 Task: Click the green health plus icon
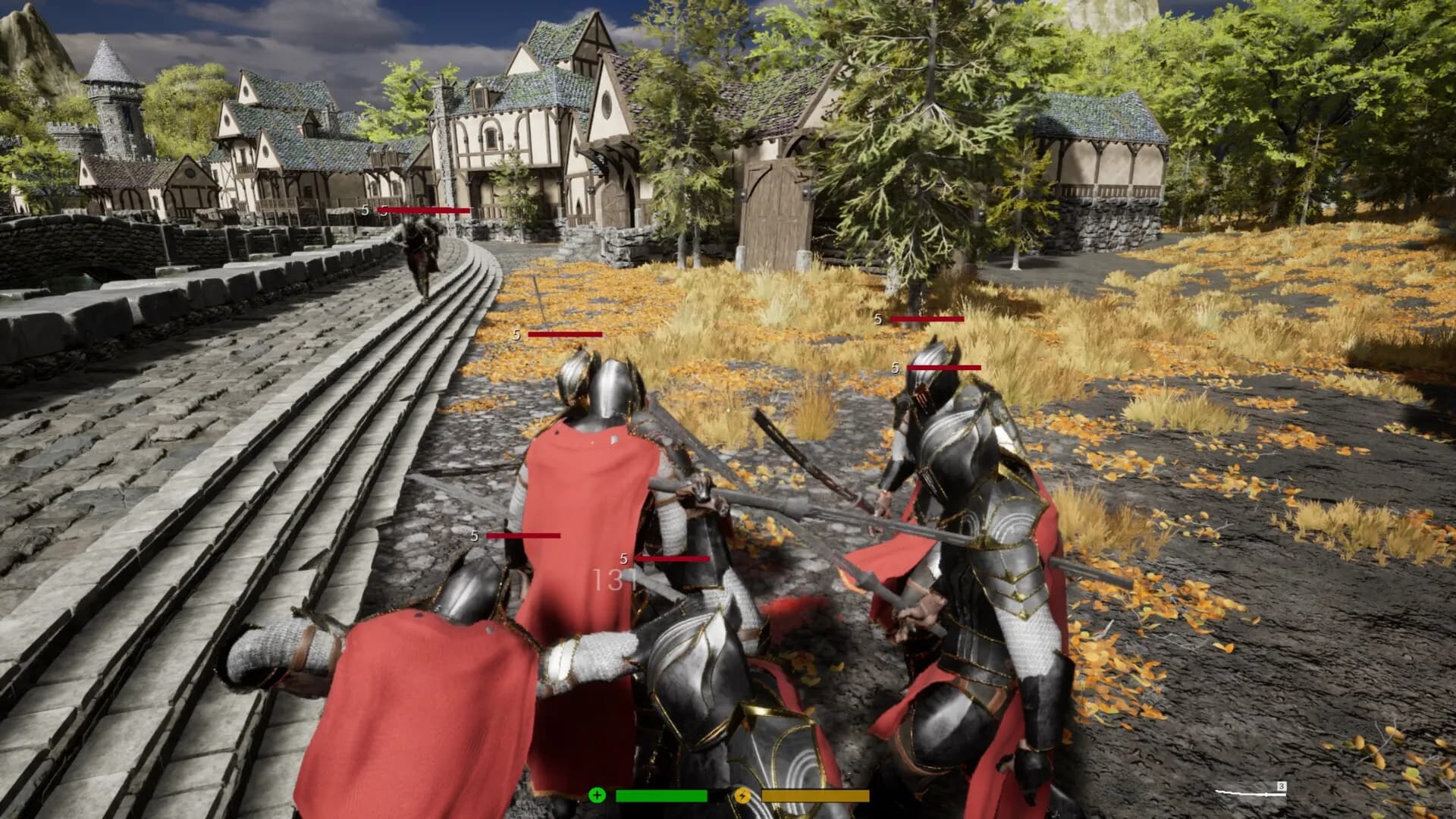click(x=598, y=795)
